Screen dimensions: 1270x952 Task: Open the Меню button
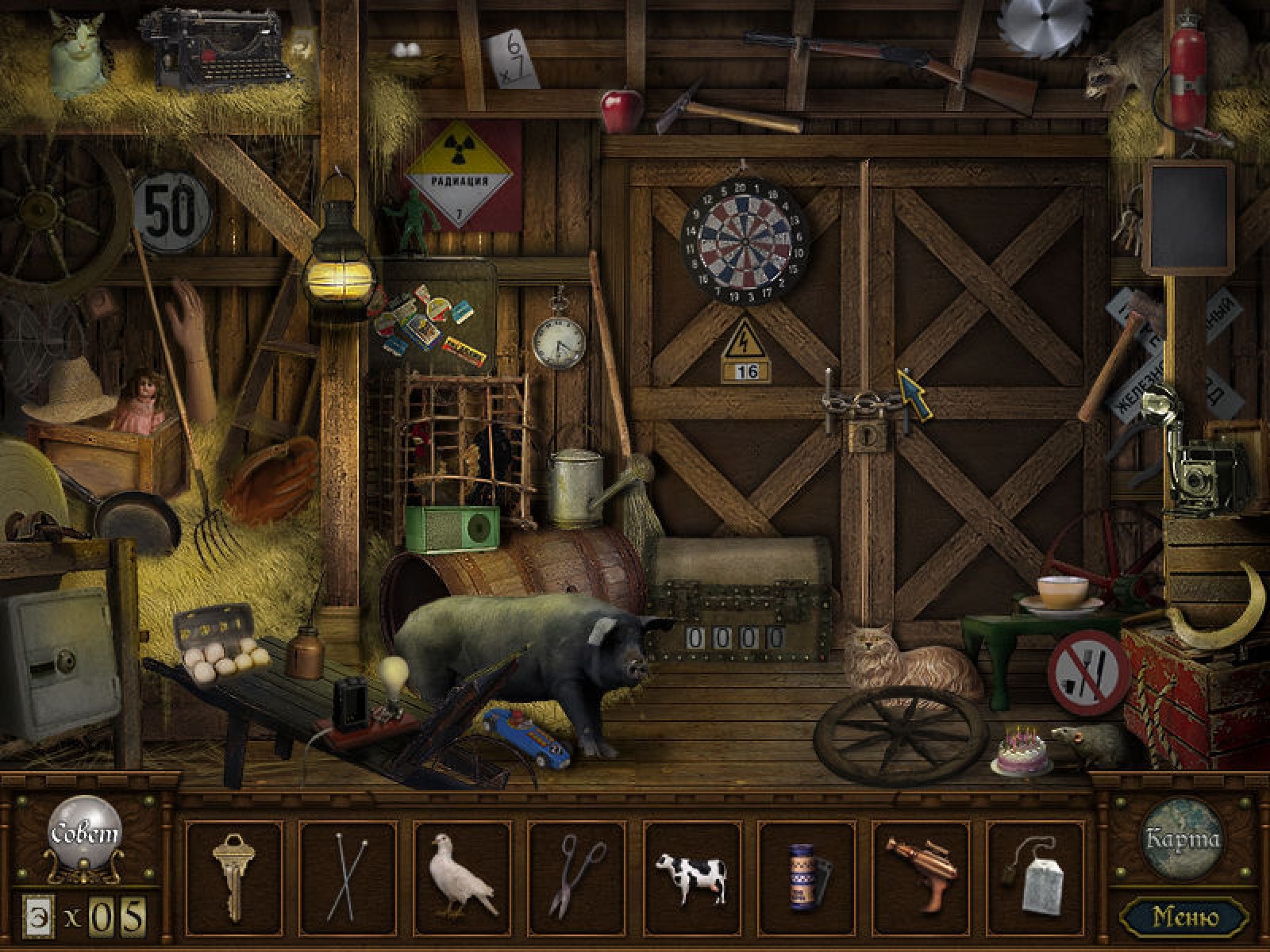click(x=1185, y=917)
